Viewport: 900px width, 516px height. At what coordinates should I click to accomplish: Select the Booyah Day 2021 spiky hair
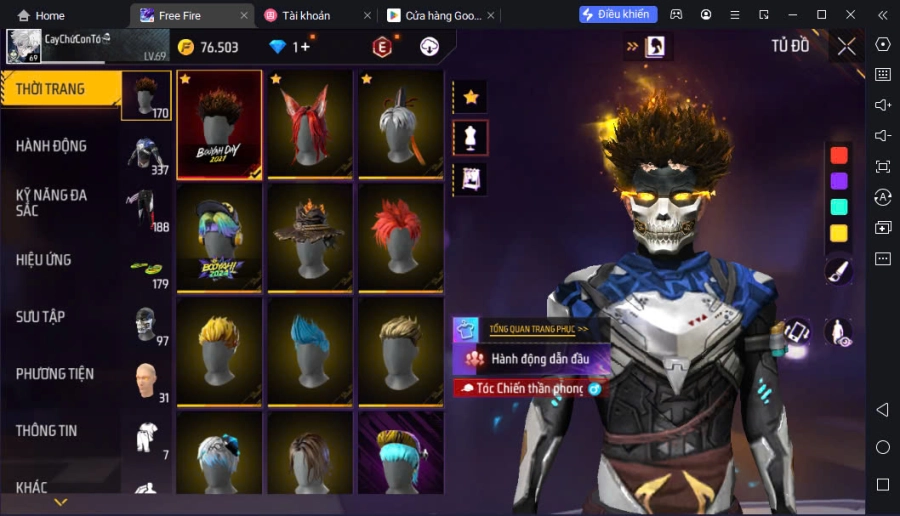(219, 125)
